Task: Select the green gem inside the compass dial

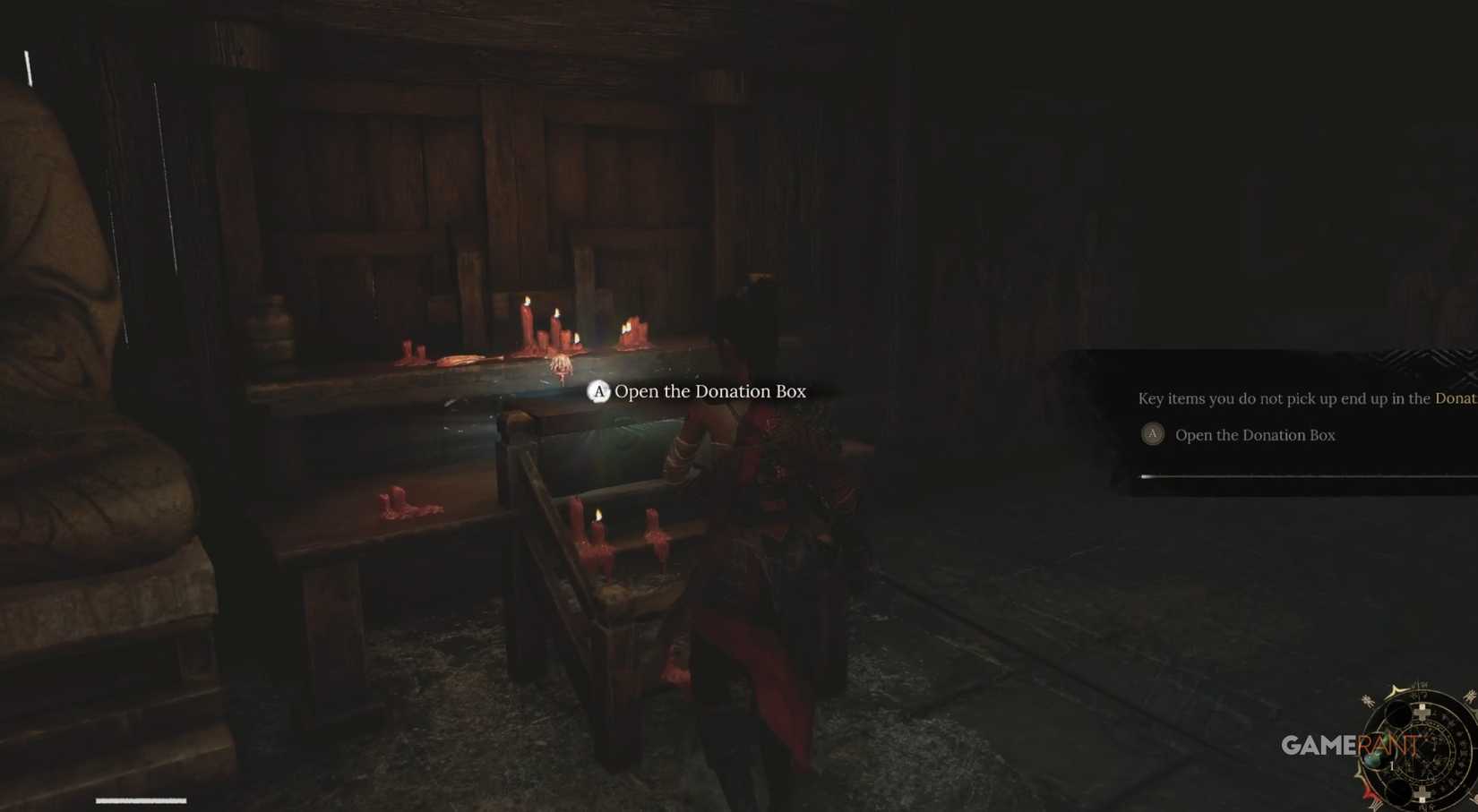Action: 1375,758
